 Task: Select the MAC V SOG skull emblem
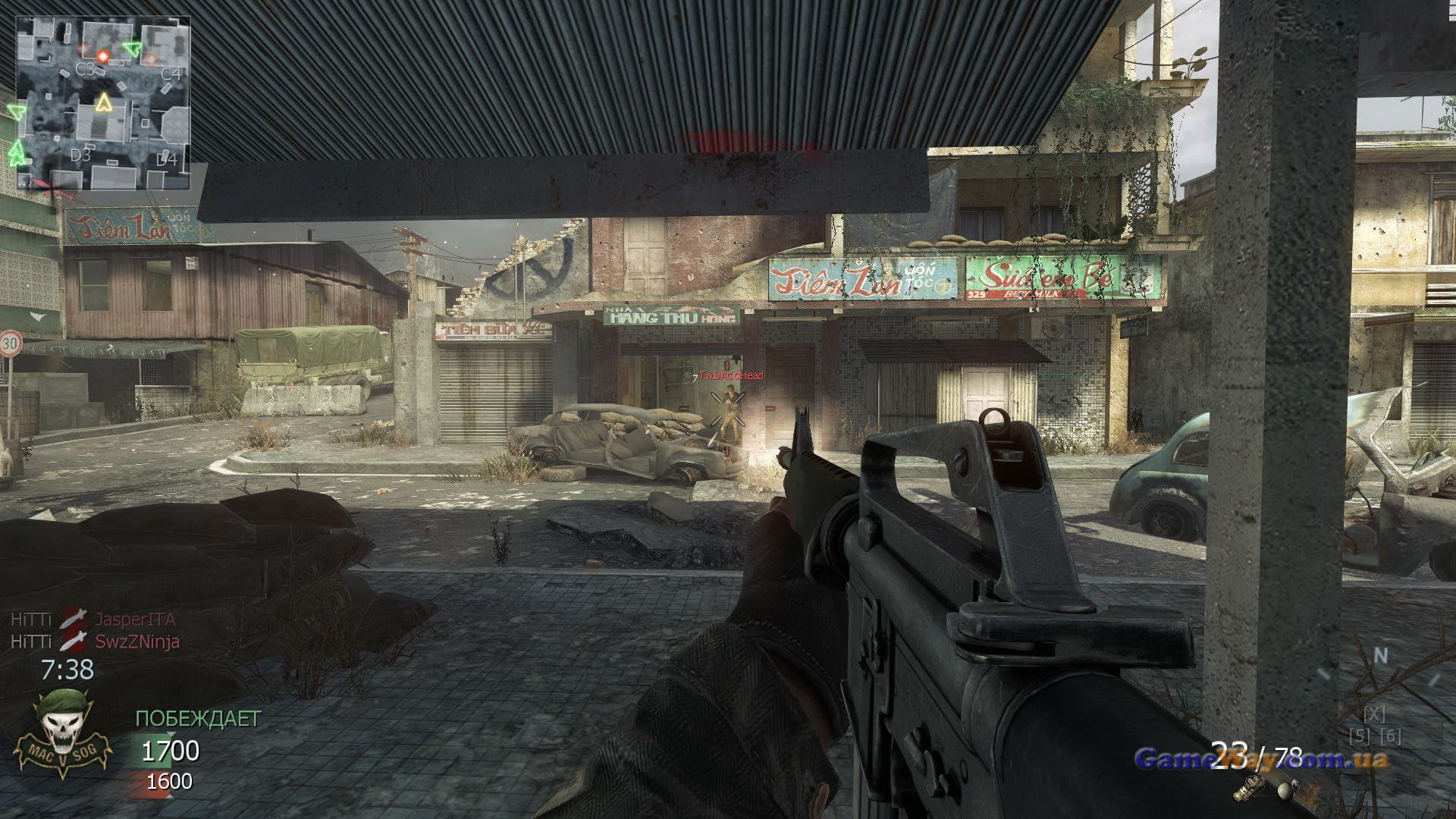coord(63,735)
